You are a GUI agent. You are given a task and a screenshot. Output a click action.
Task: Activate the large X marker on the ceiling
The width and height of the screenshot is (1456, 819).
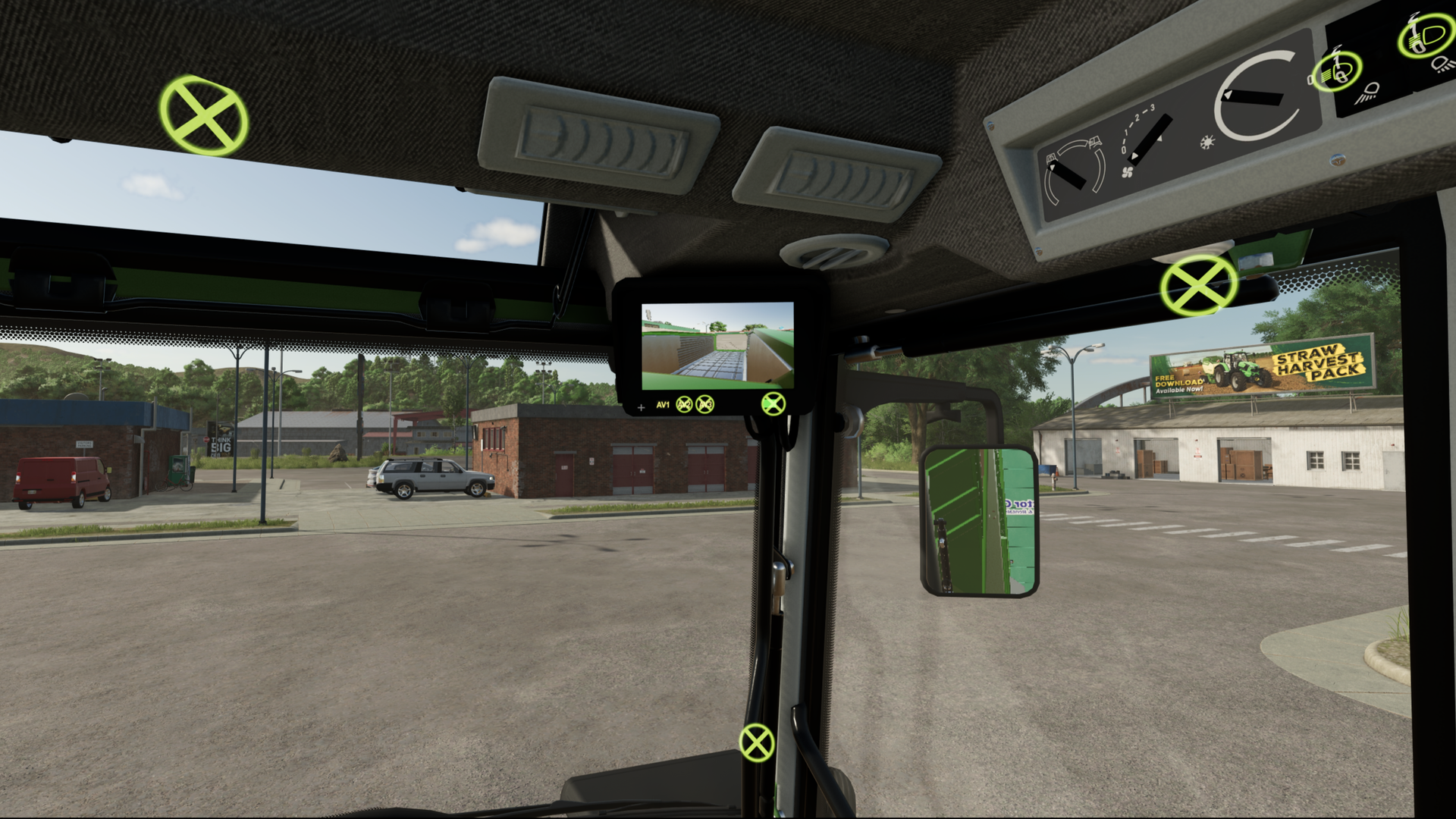click(203, 116)
